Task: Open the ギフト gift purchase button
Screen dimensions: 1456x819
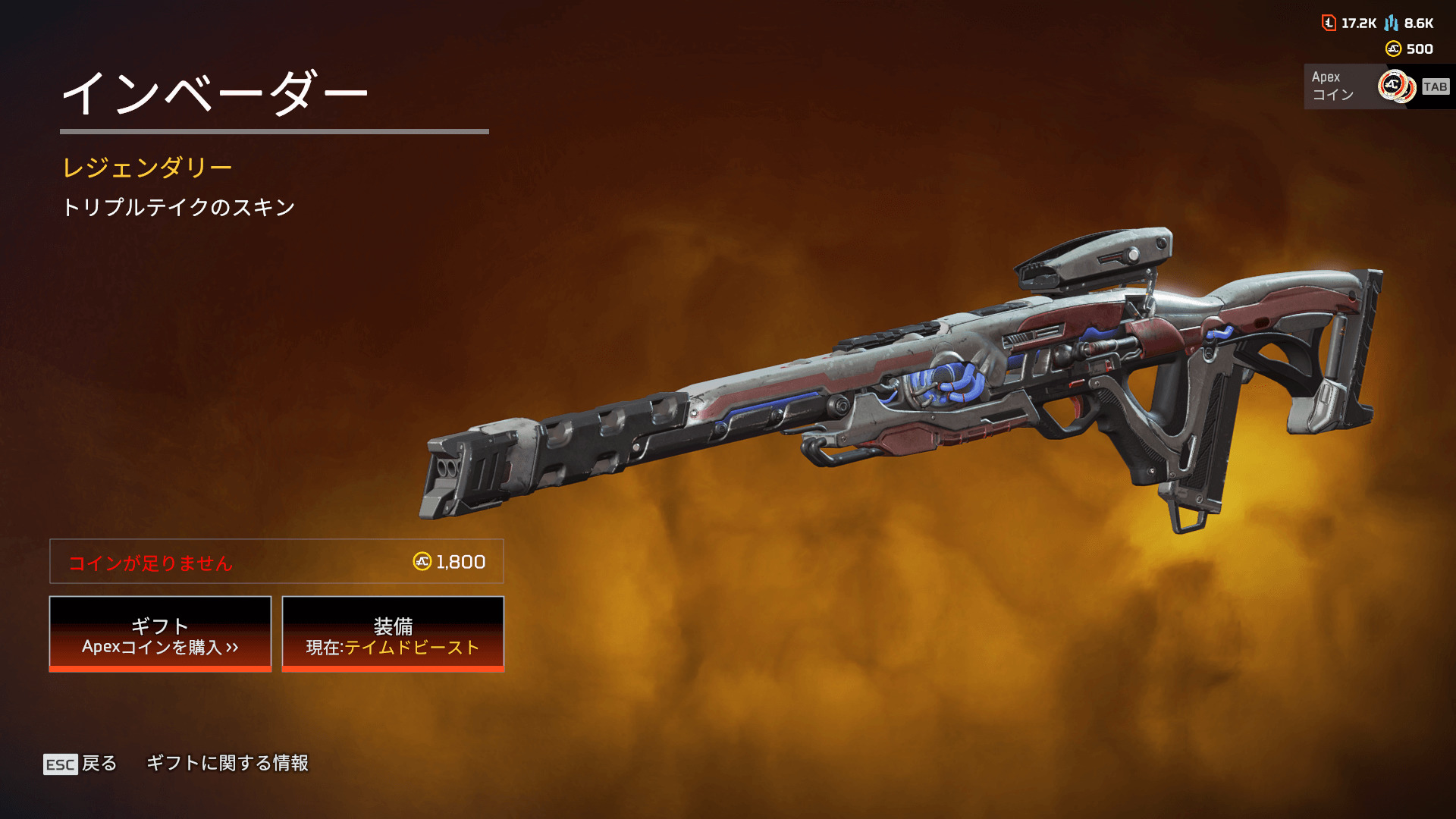Action: (x=160, y=634)
